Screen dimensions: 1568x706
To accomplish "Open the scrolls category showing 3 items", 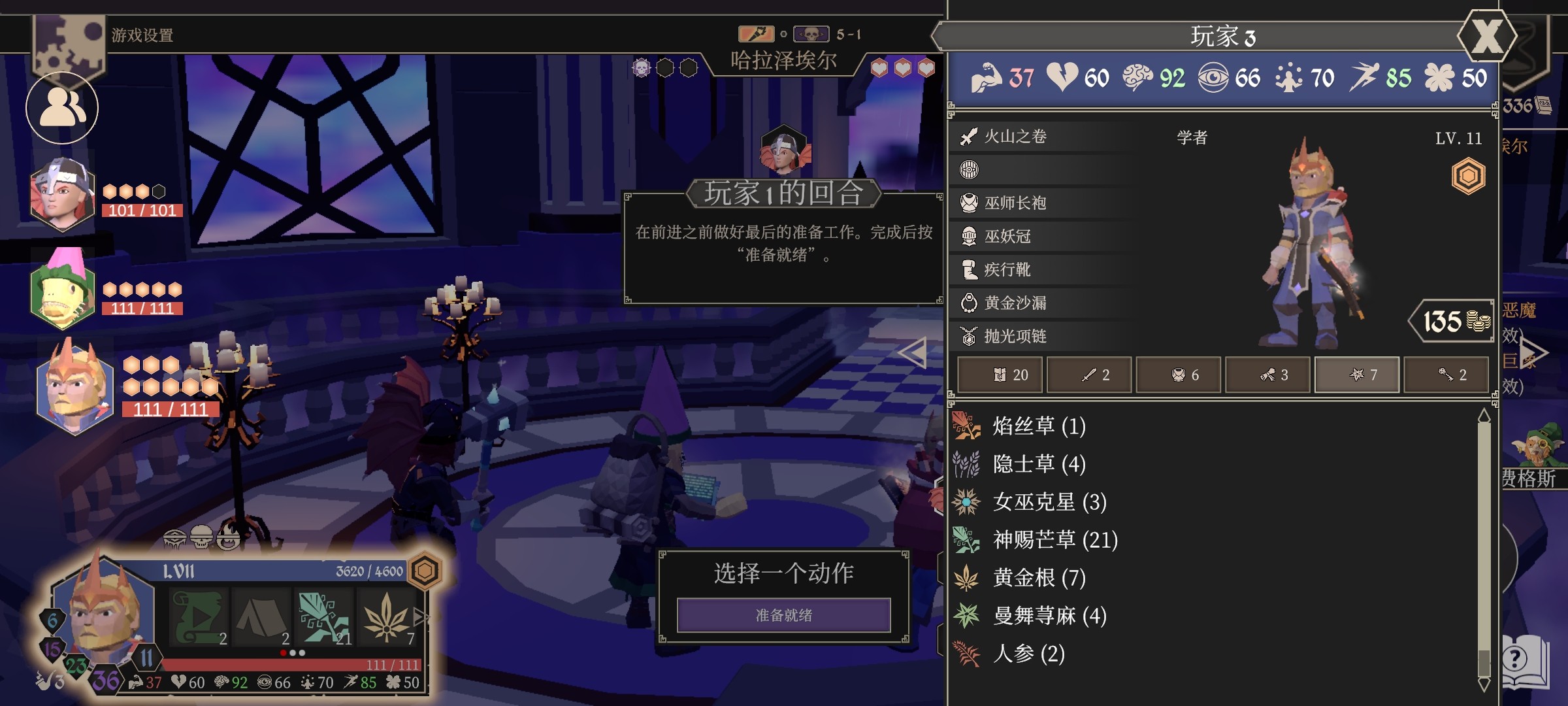I will (x=1267, y=375).
